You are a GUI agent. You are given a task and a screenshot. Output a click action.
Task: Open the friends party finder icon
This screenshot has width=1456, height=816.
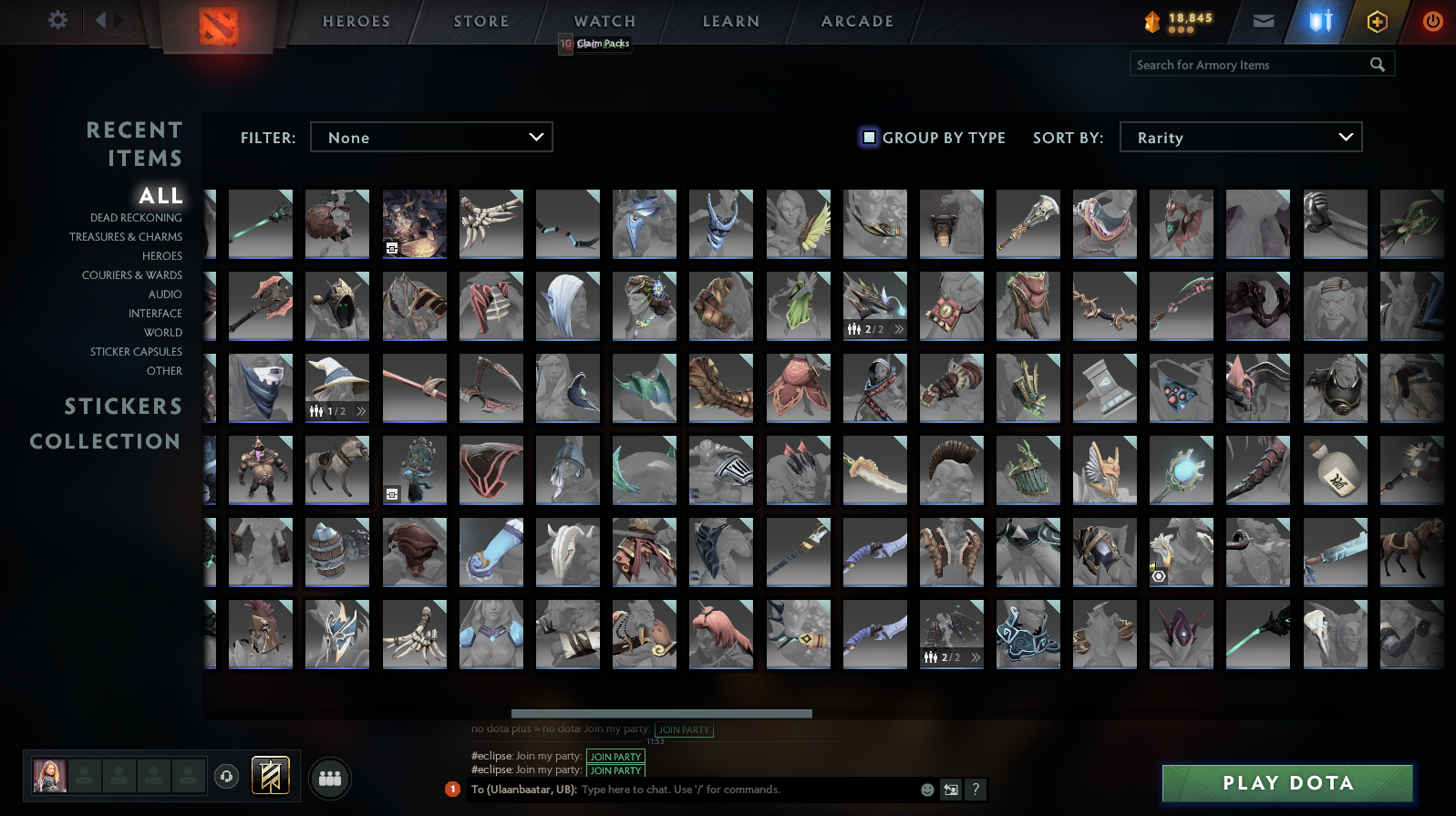tap(330, 779)
